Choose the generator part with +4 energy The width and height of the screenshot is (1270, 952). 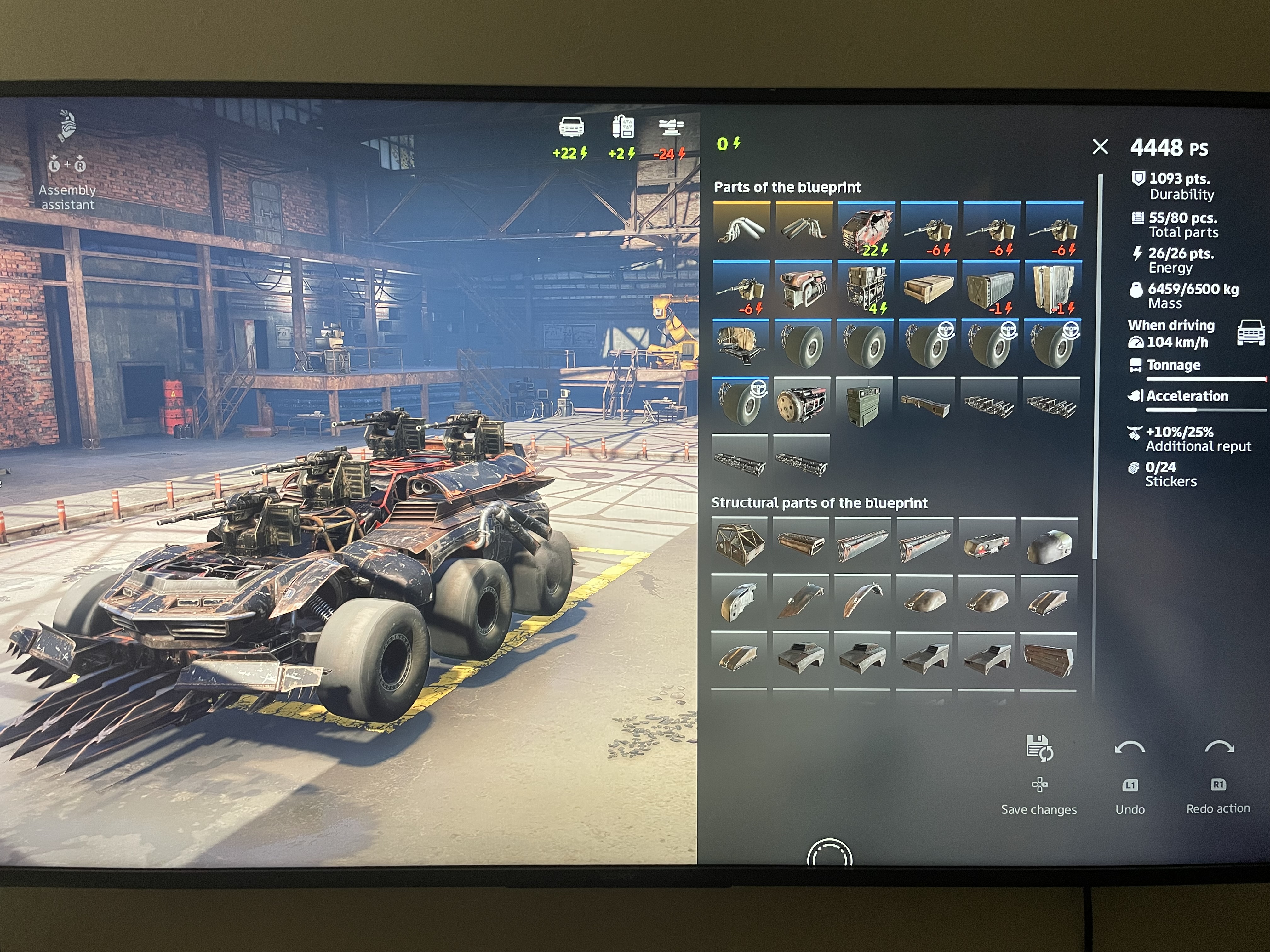point(866,289)
